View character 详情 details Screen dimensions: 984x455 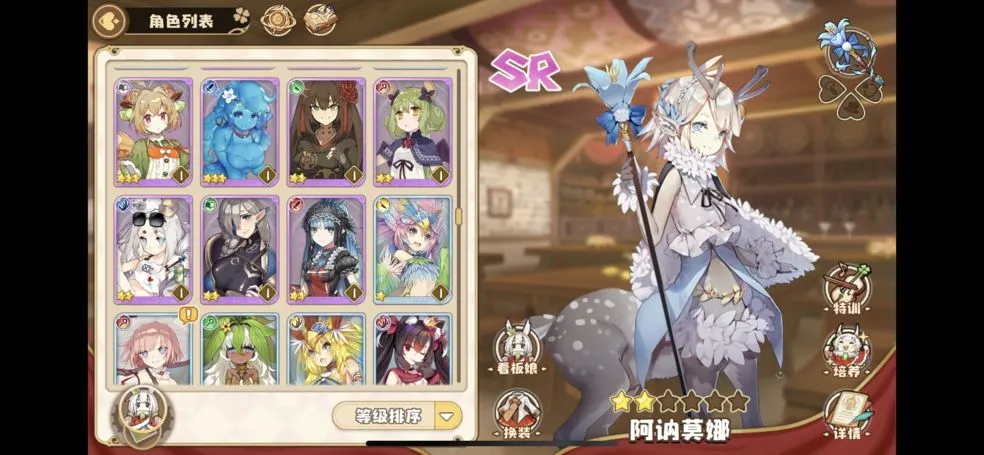(846, 415)
